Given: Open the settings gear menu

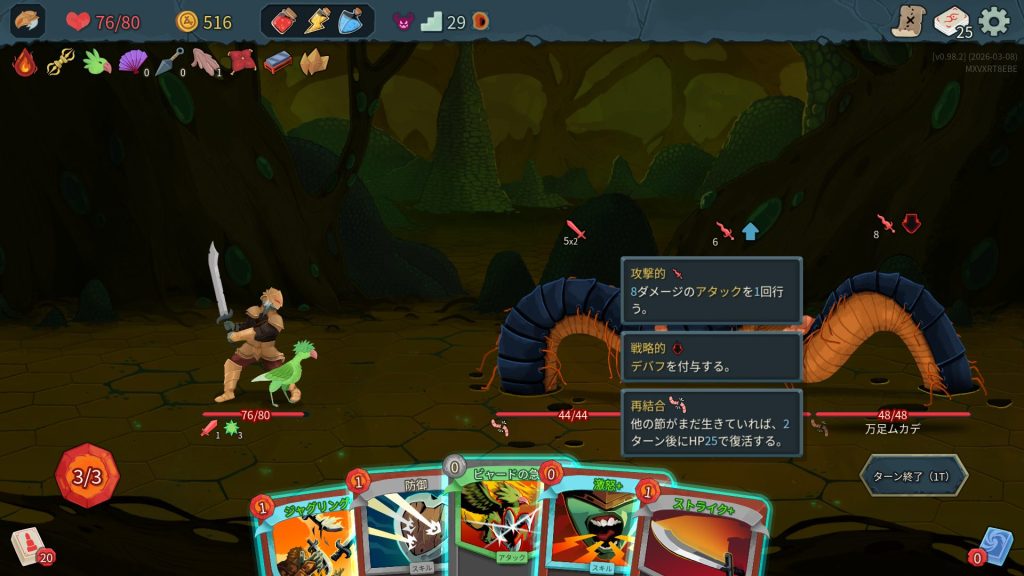Looking at the screenshot, I should pyautogui.click(x=993, y=21).
